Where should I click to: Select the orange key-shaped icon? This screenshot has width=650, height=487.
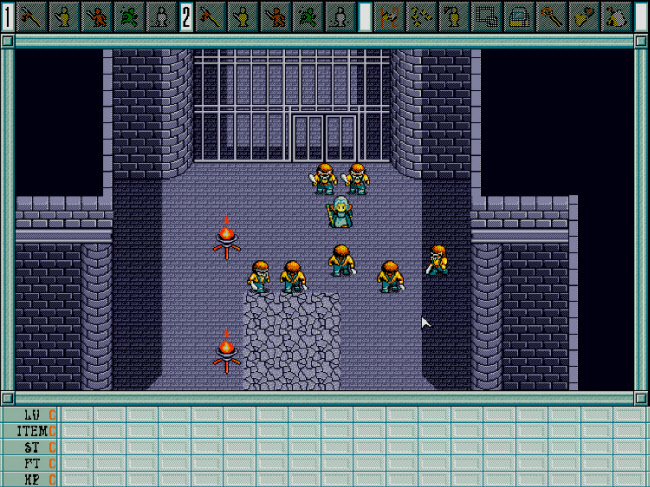[551, 16]
